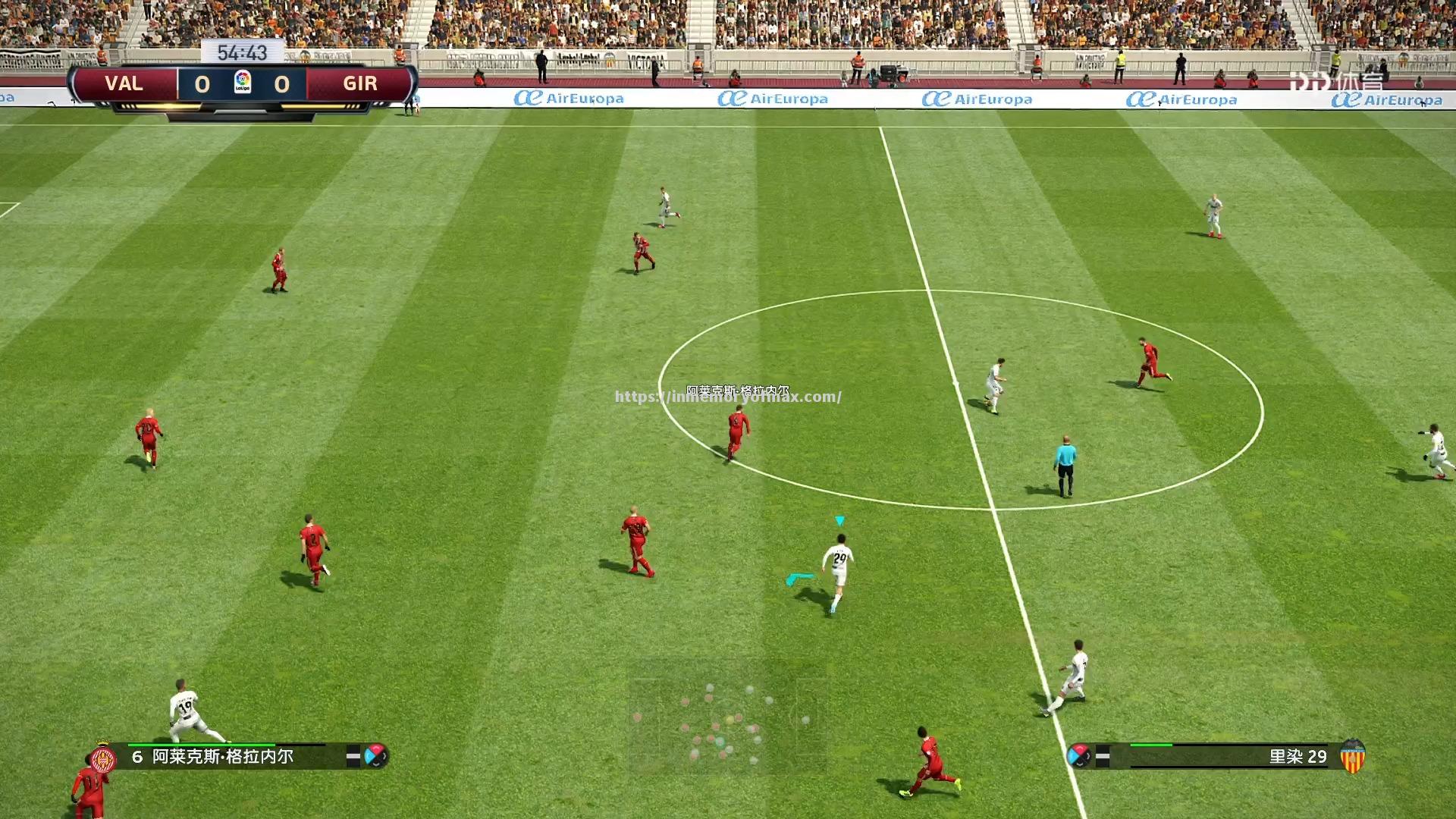Screen dimensions: 1456x819
Task: Select the Girona club crest
Action: pos(103,758)
